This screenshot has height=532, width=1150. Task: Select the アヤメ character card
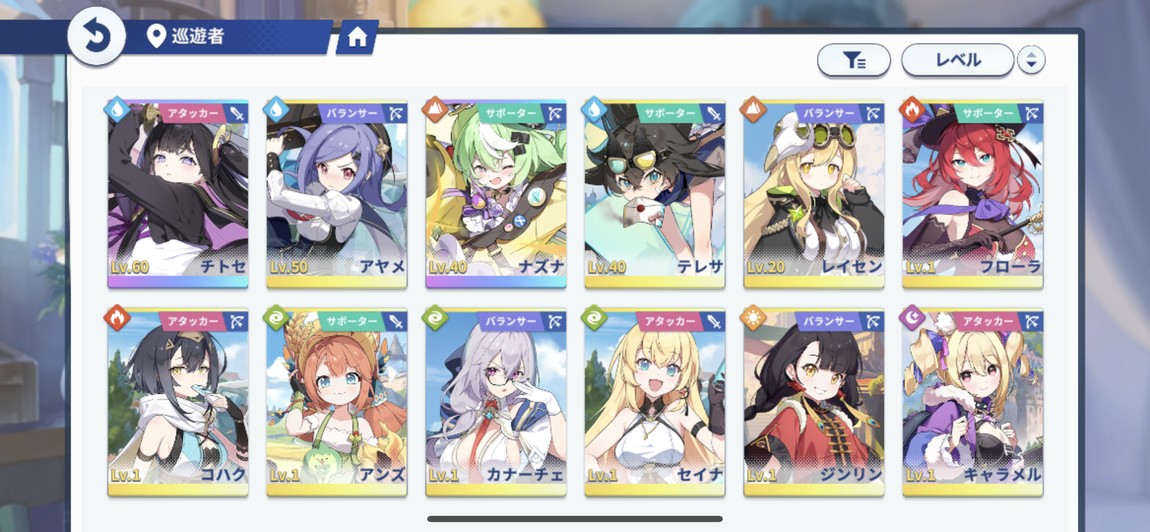click(x=337, y=193)
